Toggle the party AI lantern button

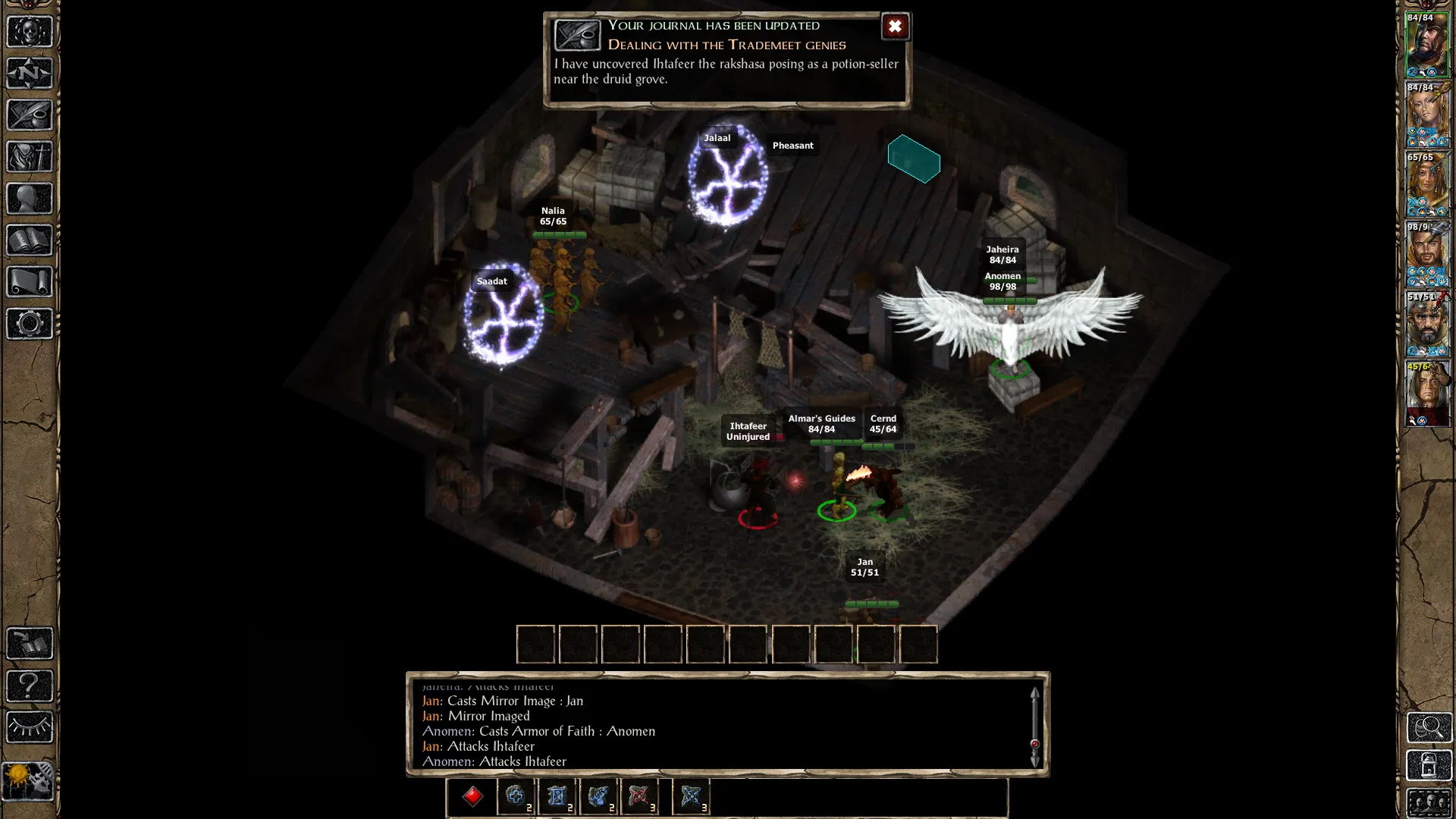click(x=1429, y=765)
